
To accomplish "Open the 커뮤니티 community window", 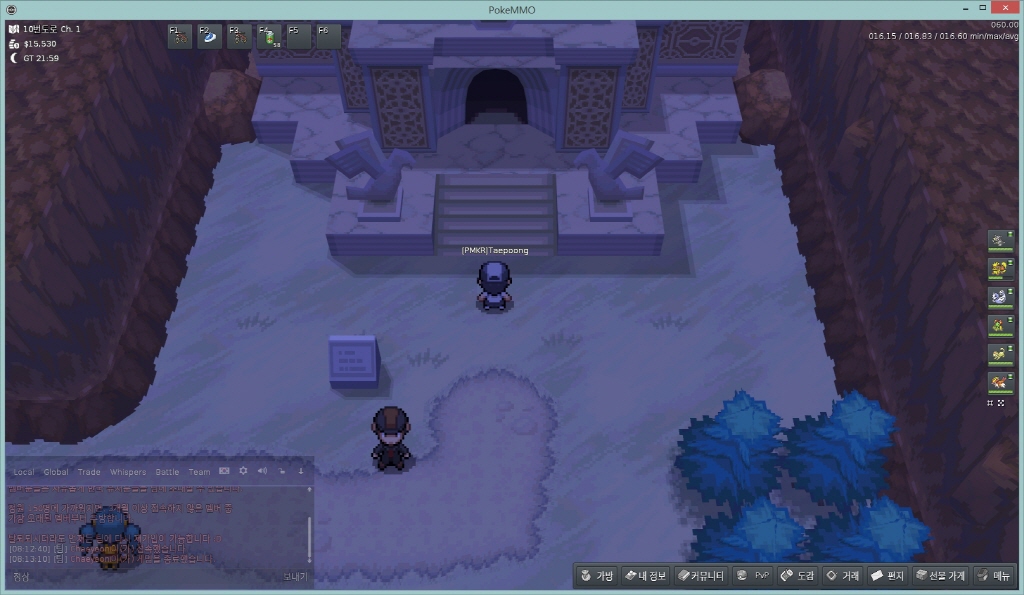I will click(x=700, y=576).
